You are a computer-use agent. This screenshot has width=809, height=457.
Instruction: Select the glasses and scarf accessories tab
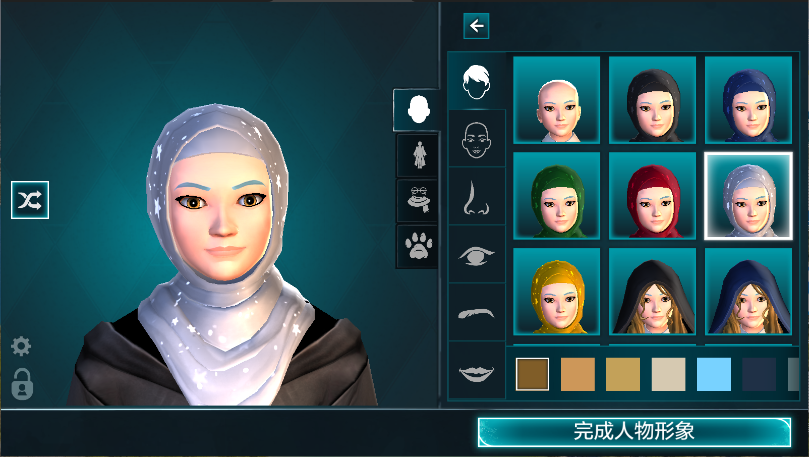418,199
